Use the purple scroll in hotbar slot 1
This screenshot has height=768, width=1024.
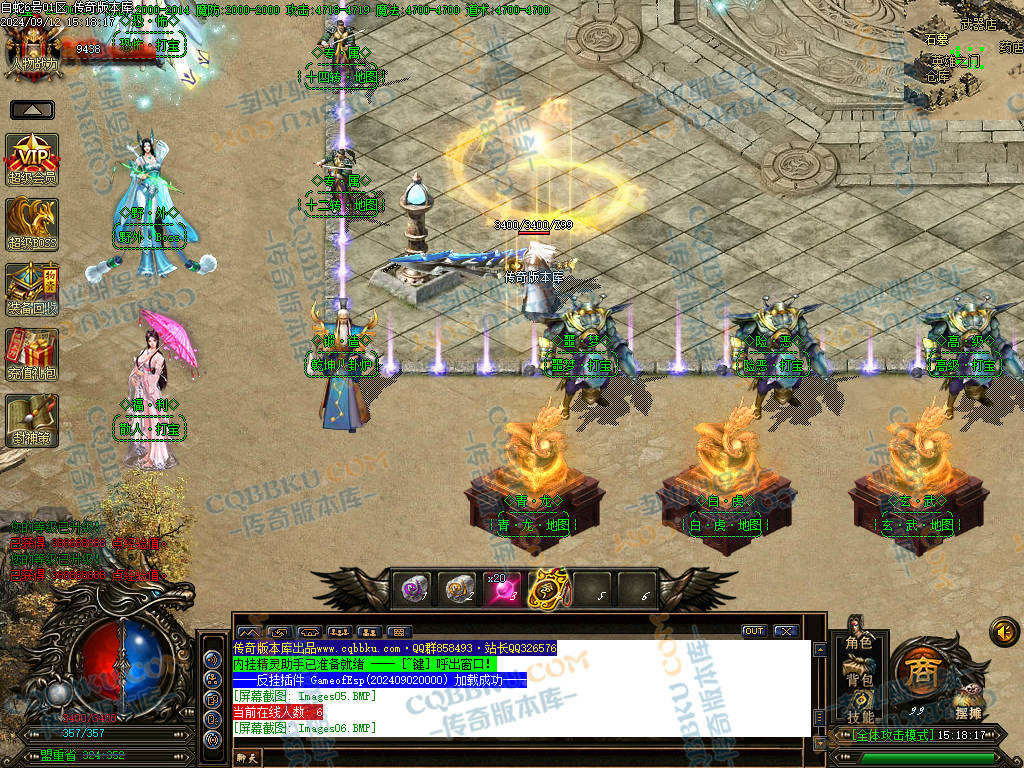pos(415,590)
